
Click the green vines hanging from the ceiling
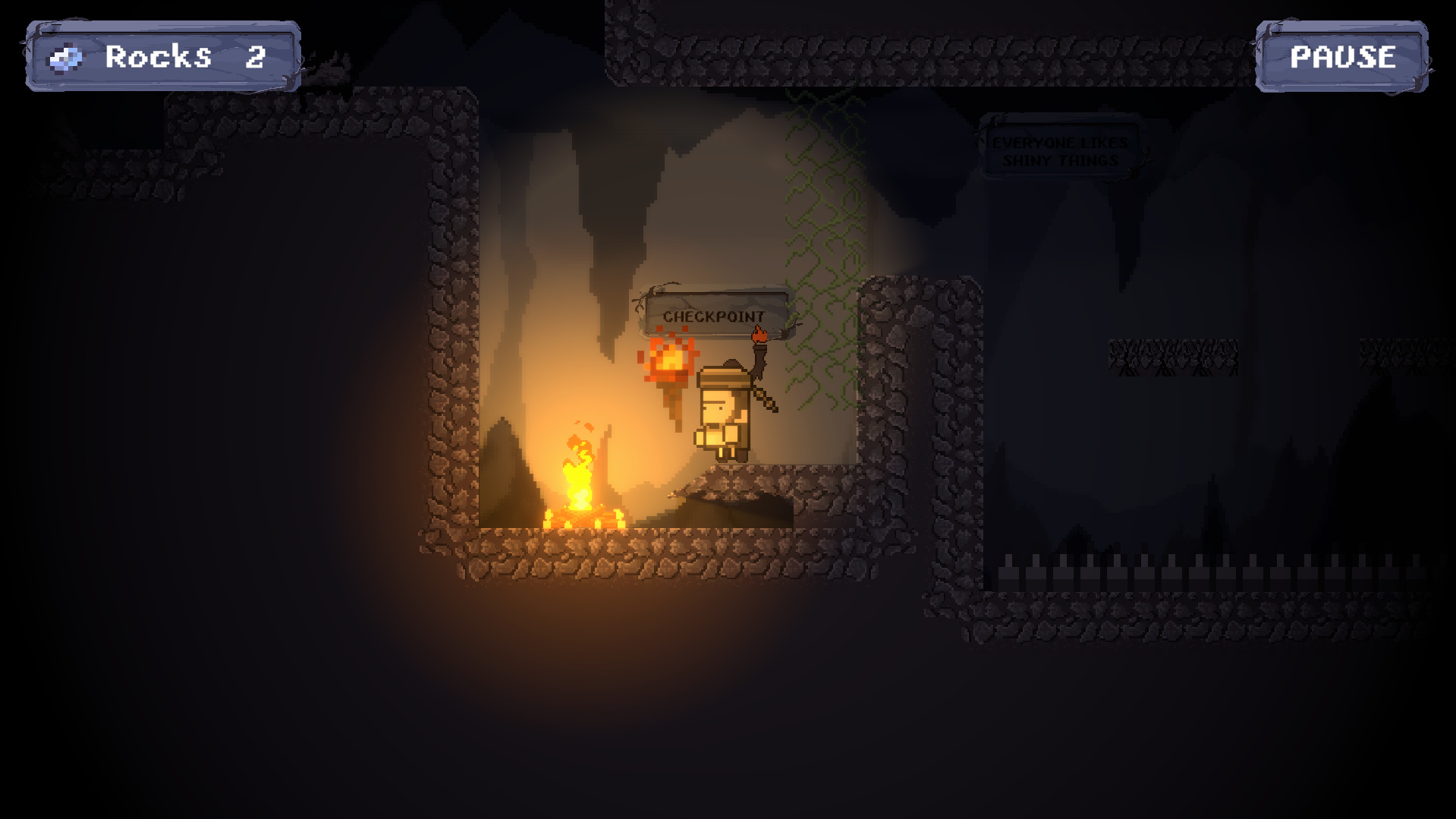(x=819, y=213)
